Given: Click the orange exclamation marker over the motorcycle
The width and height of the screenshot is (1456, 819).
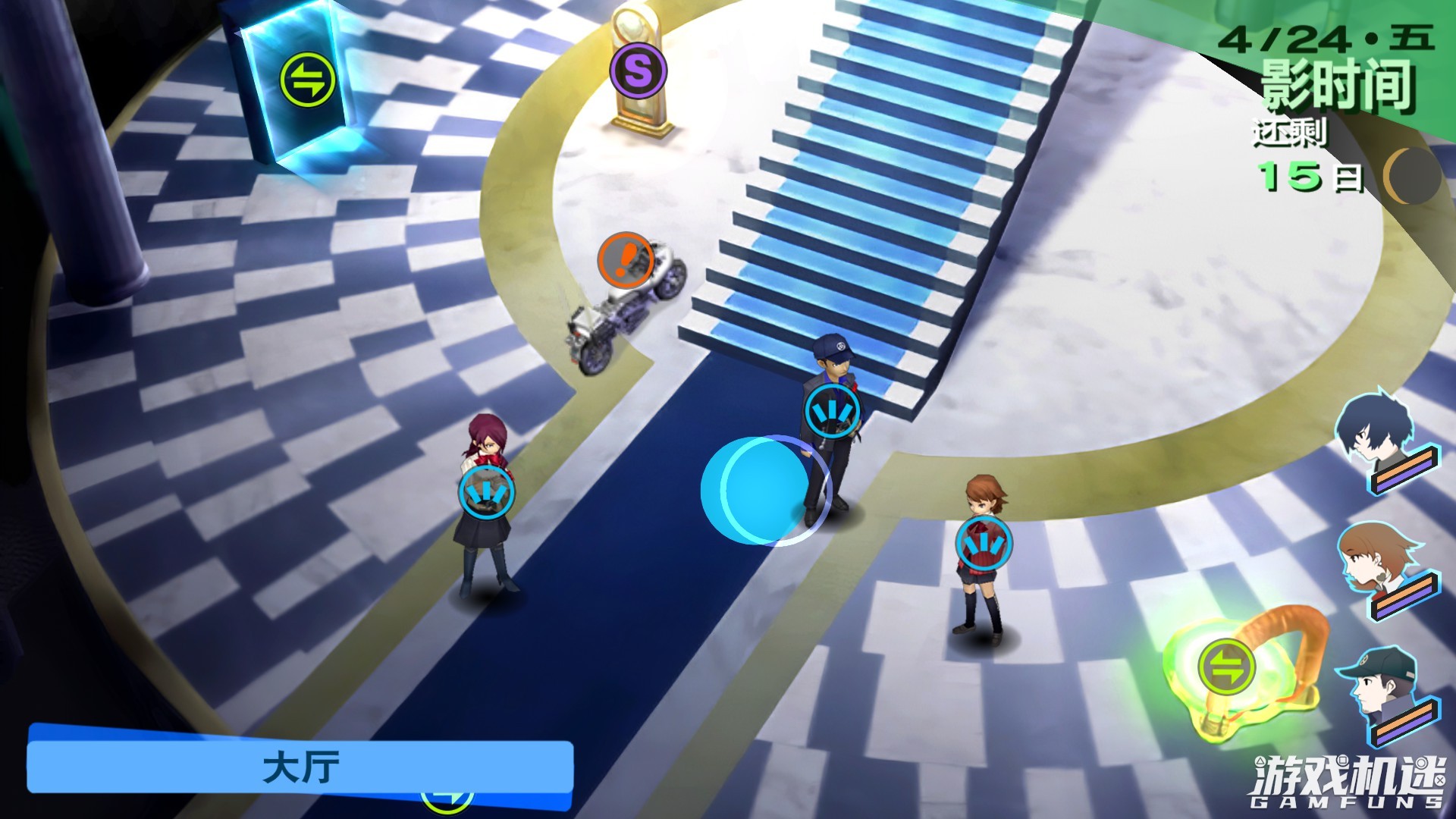Looking at the screenshot, I should point(626,260).
